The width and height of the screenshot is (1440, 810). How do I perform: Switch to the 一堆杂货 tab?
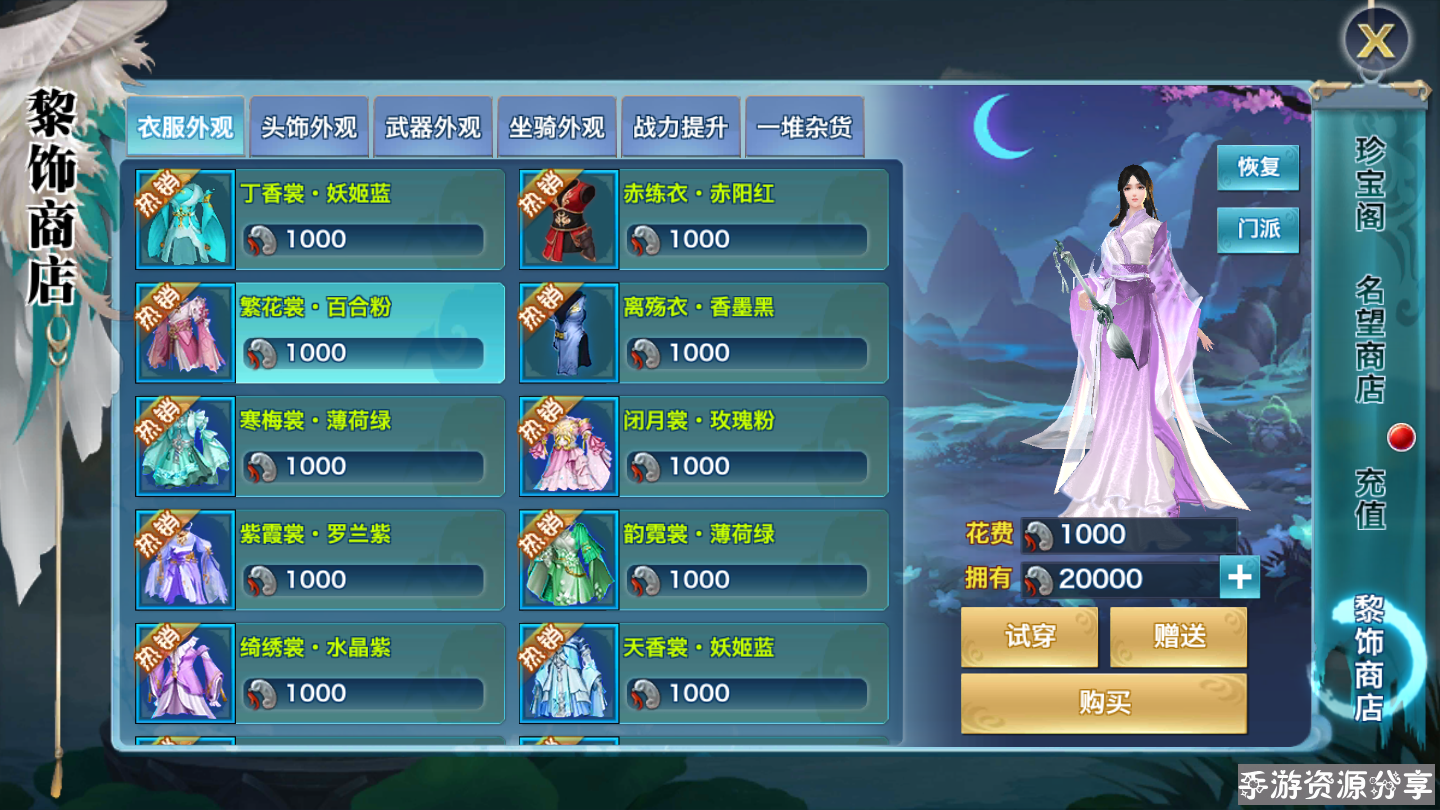click(x=805, y=128)
